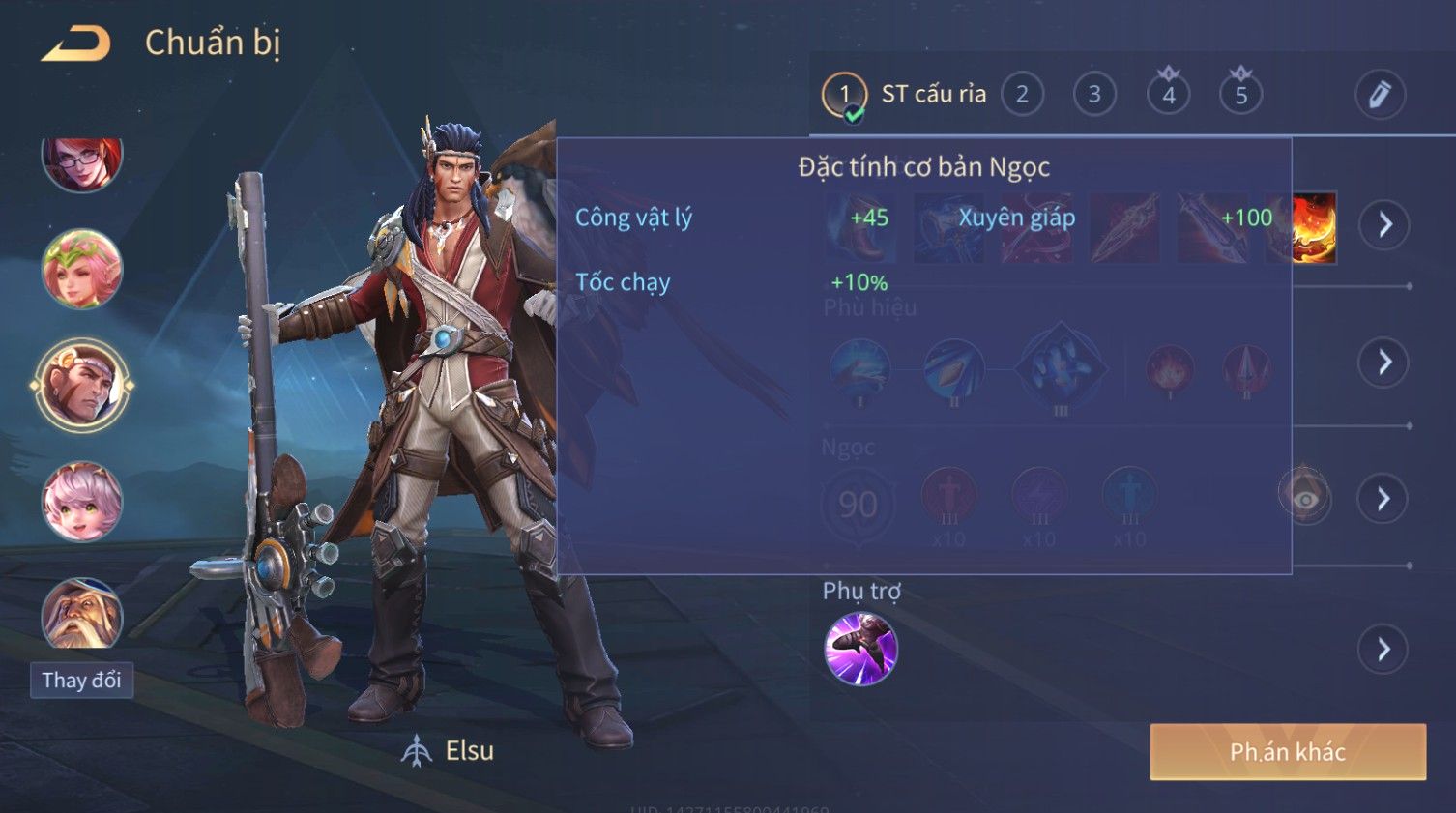1456x813 pixels.
Task: Open the Phù hiệu details arrow
Action: point(1384,363)
